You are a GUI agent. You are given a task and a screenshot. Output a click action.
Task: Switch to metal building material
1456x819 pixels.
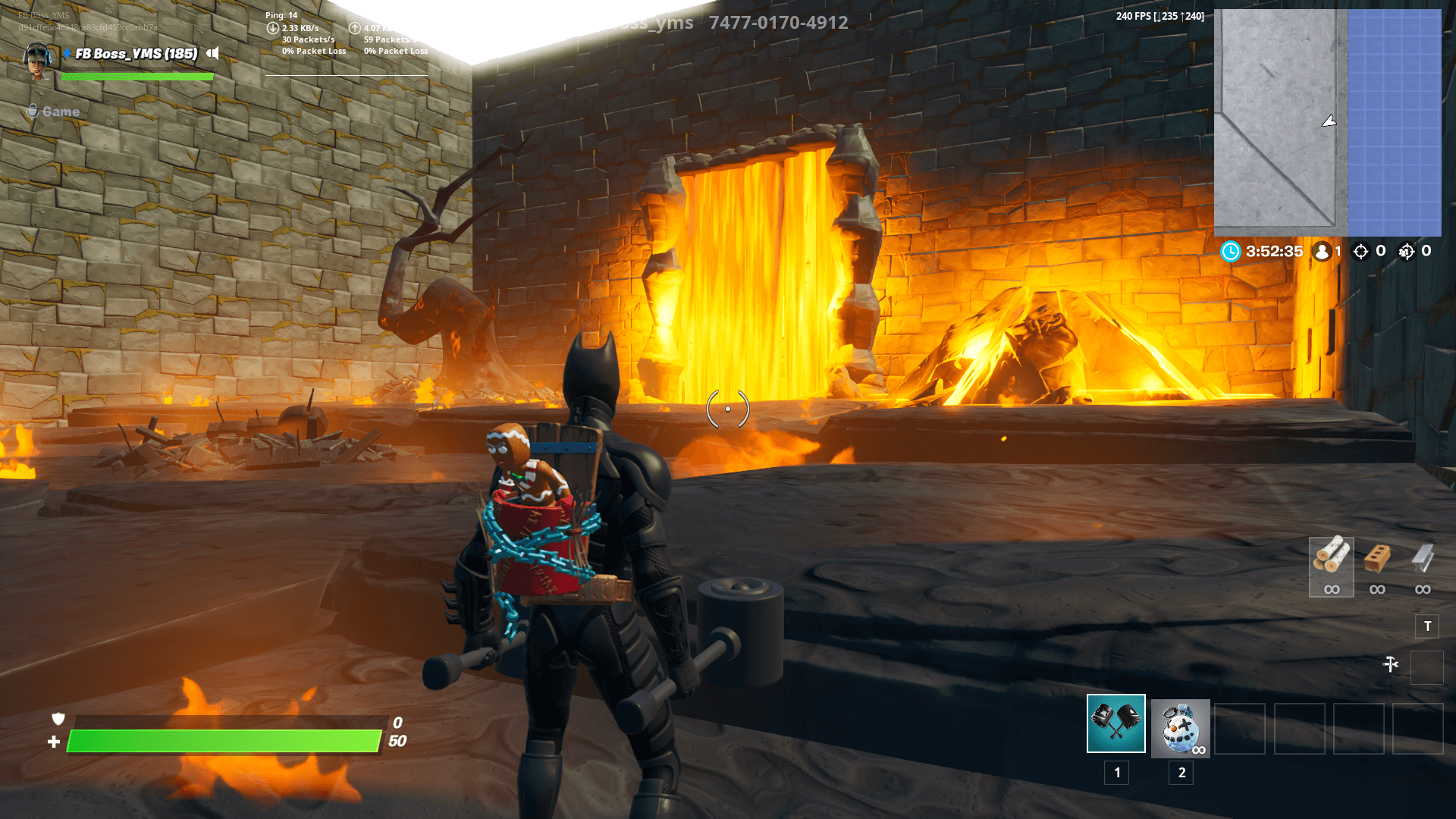1422,561
